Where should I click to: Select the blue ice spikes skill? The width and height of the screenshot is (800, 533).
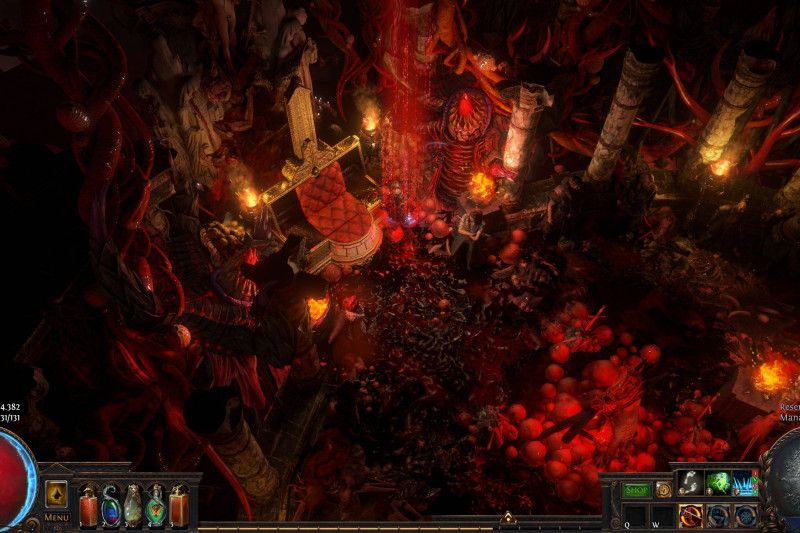pos(745,483)
